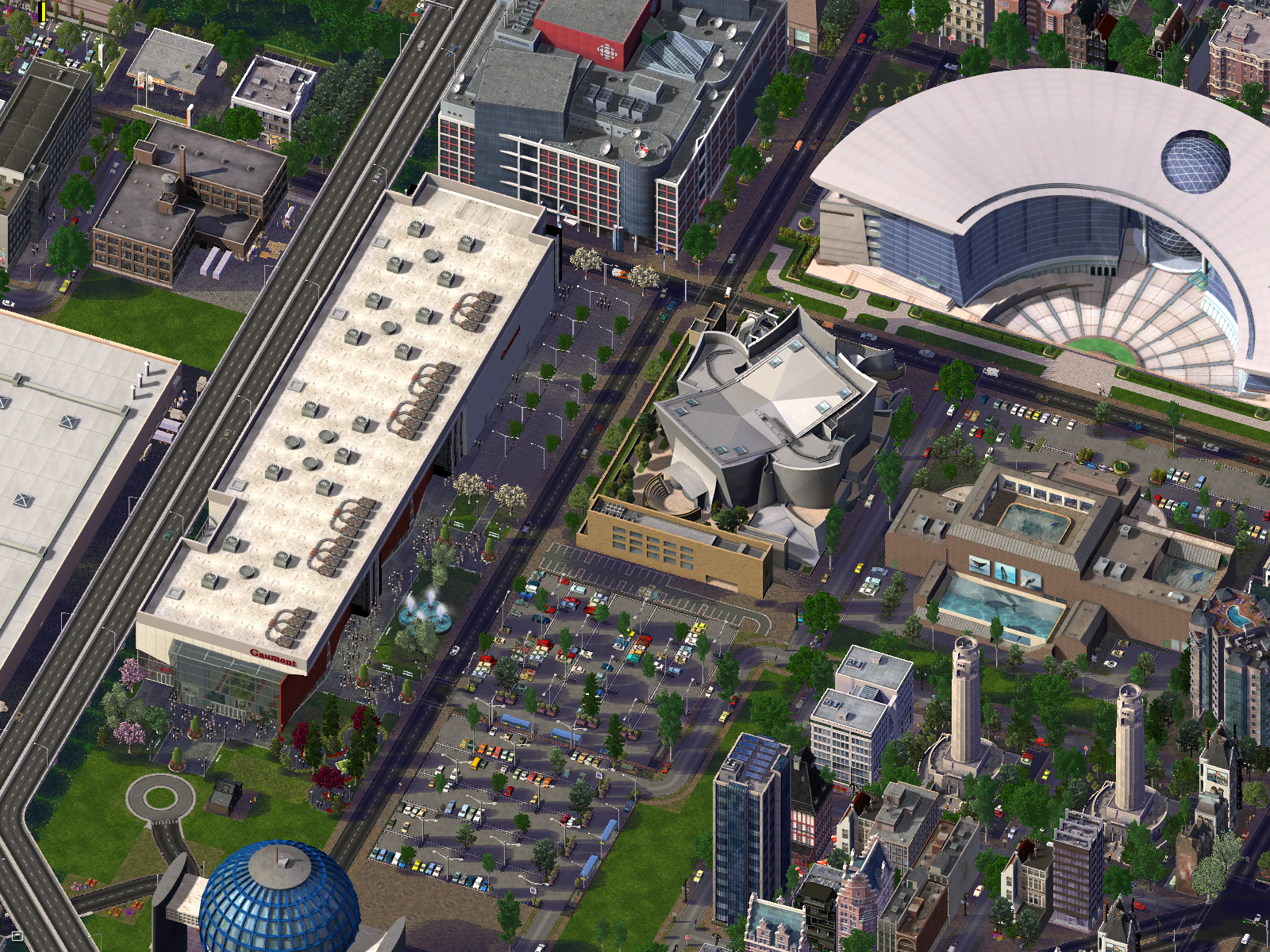Click the small square show-interface button
Image resolution: width=1270 pixels, height=952 pixels.
click(x=17, y=936)
